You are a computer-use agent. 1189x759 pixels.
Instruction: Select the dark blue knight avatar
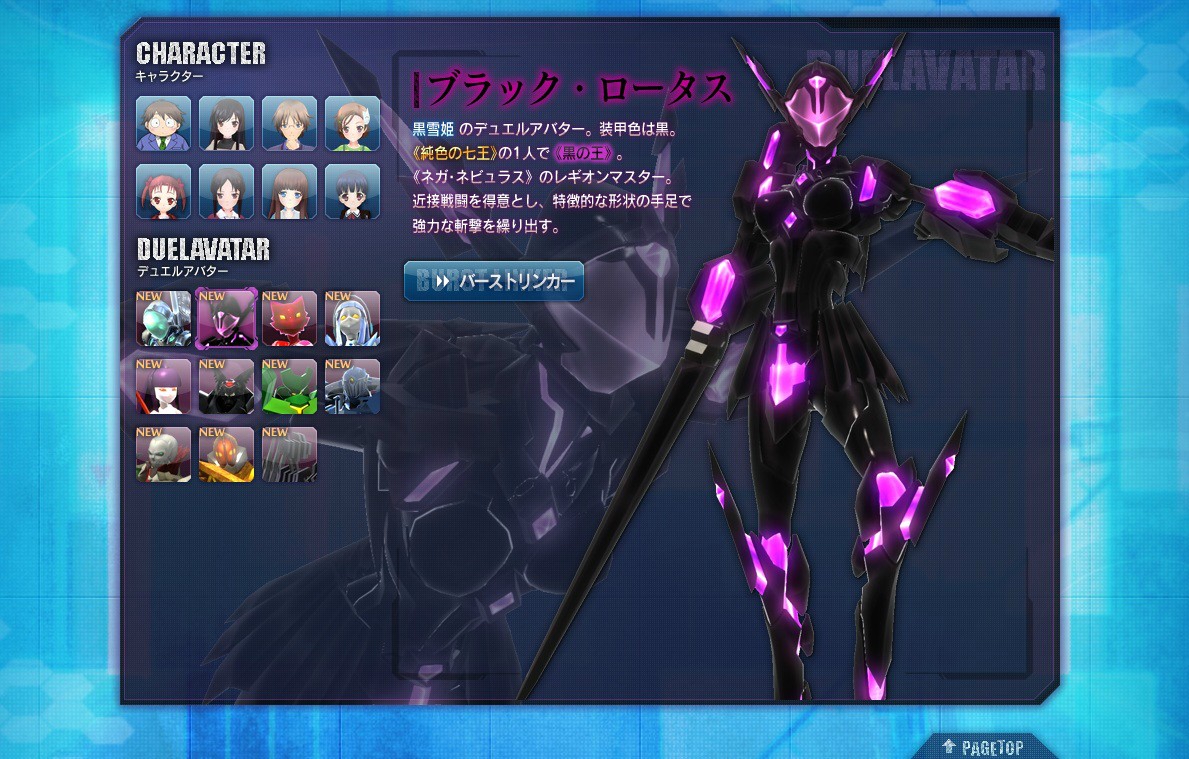[x=352, y=386]
